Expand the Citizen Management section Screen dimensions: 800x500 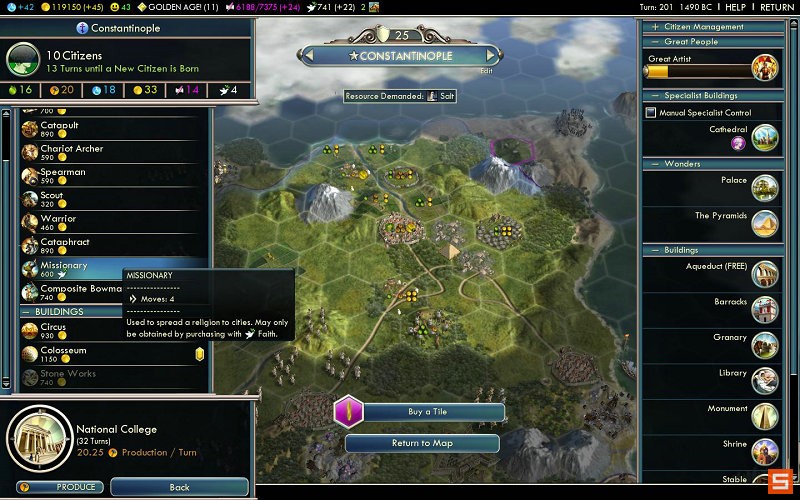click(655, 27)
